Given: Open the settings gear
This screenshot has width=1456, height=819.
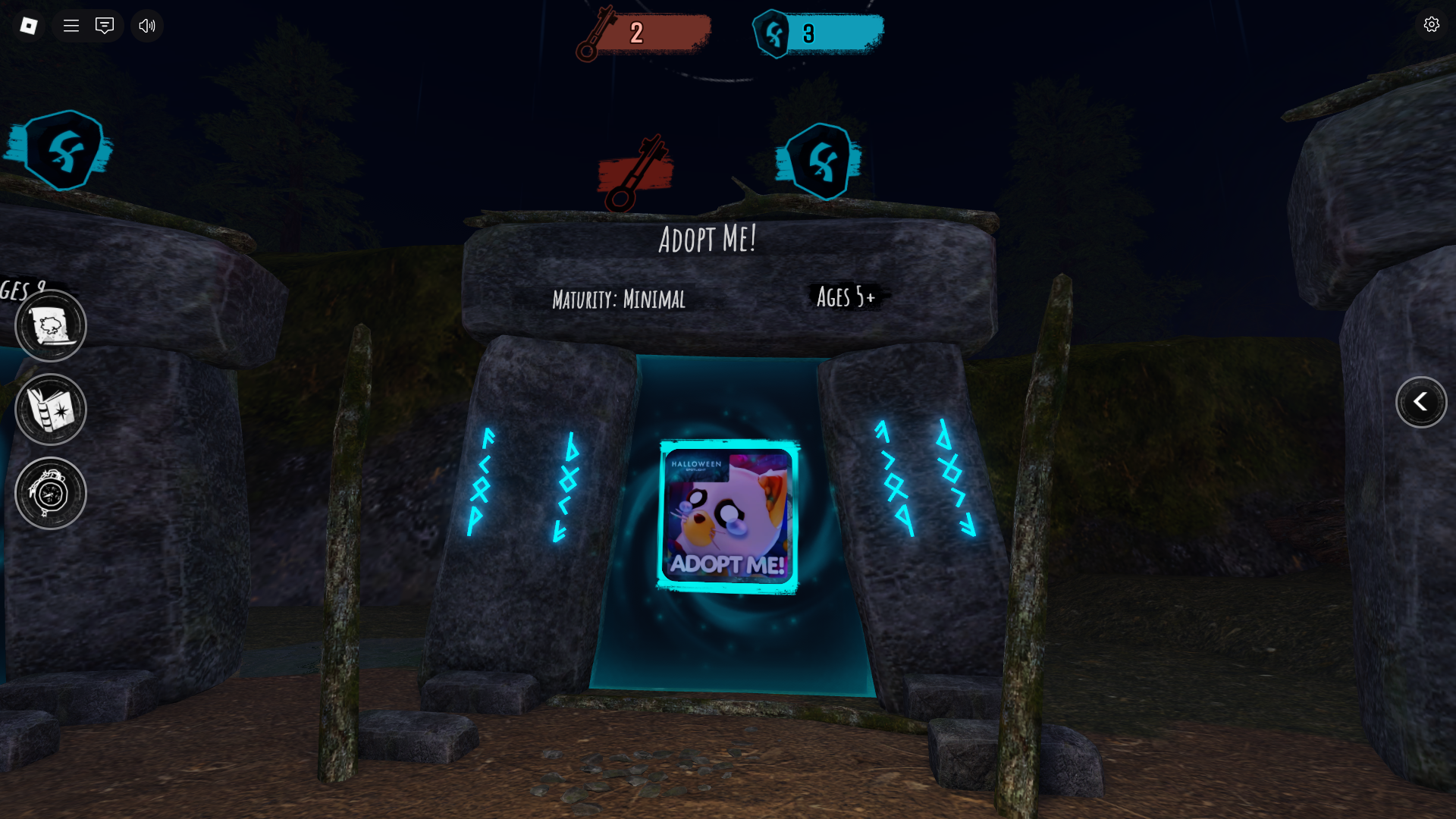Looking at the screenshot, I should pos(1432,24).
